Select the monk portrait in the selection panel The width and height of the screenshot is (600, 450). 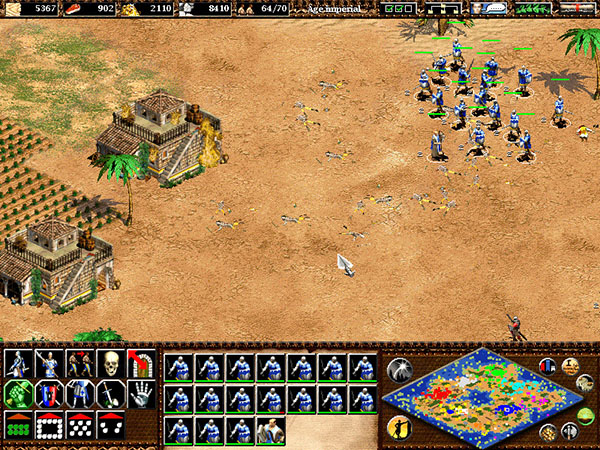pos(271,430)
